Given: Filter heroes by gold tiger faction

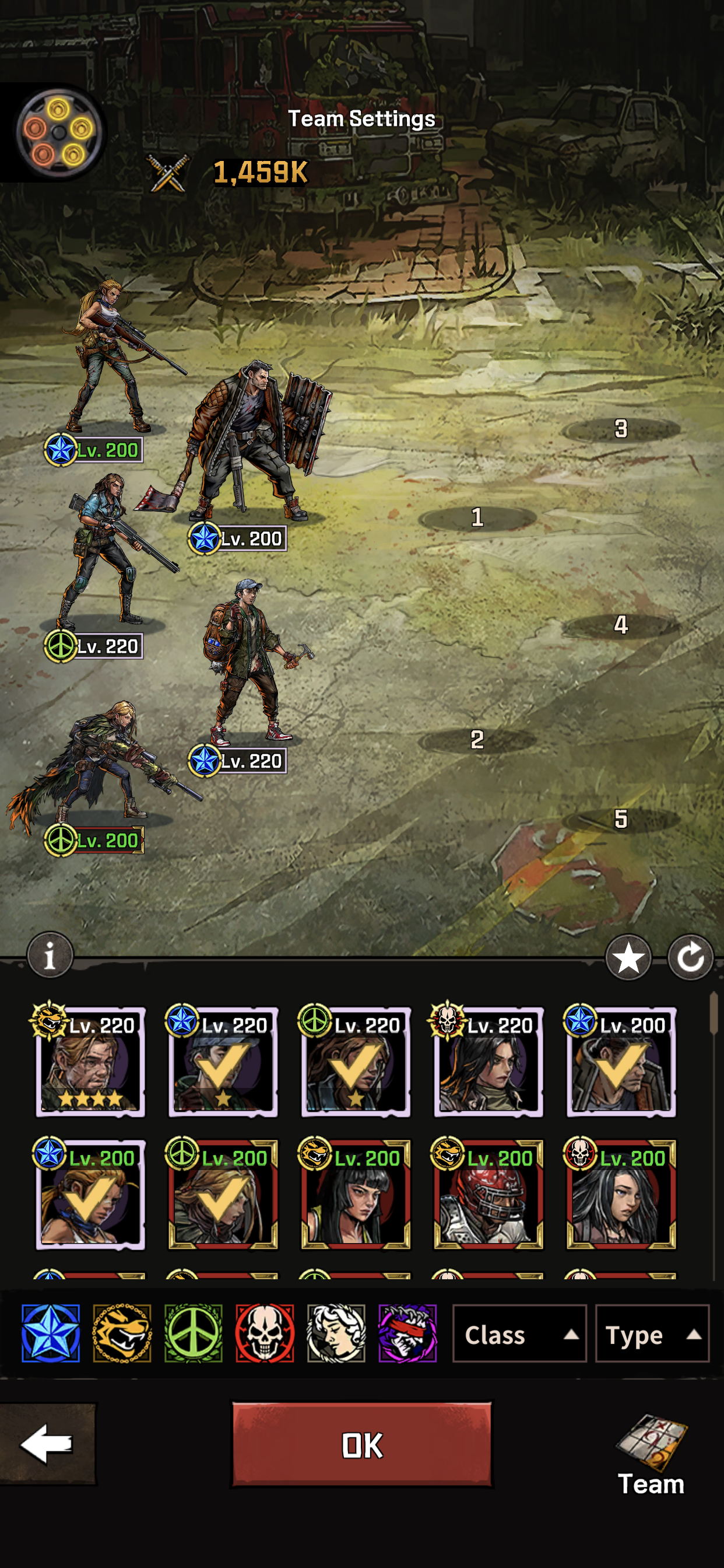Looking at the screenshot, I should (x=122, y=1333).
